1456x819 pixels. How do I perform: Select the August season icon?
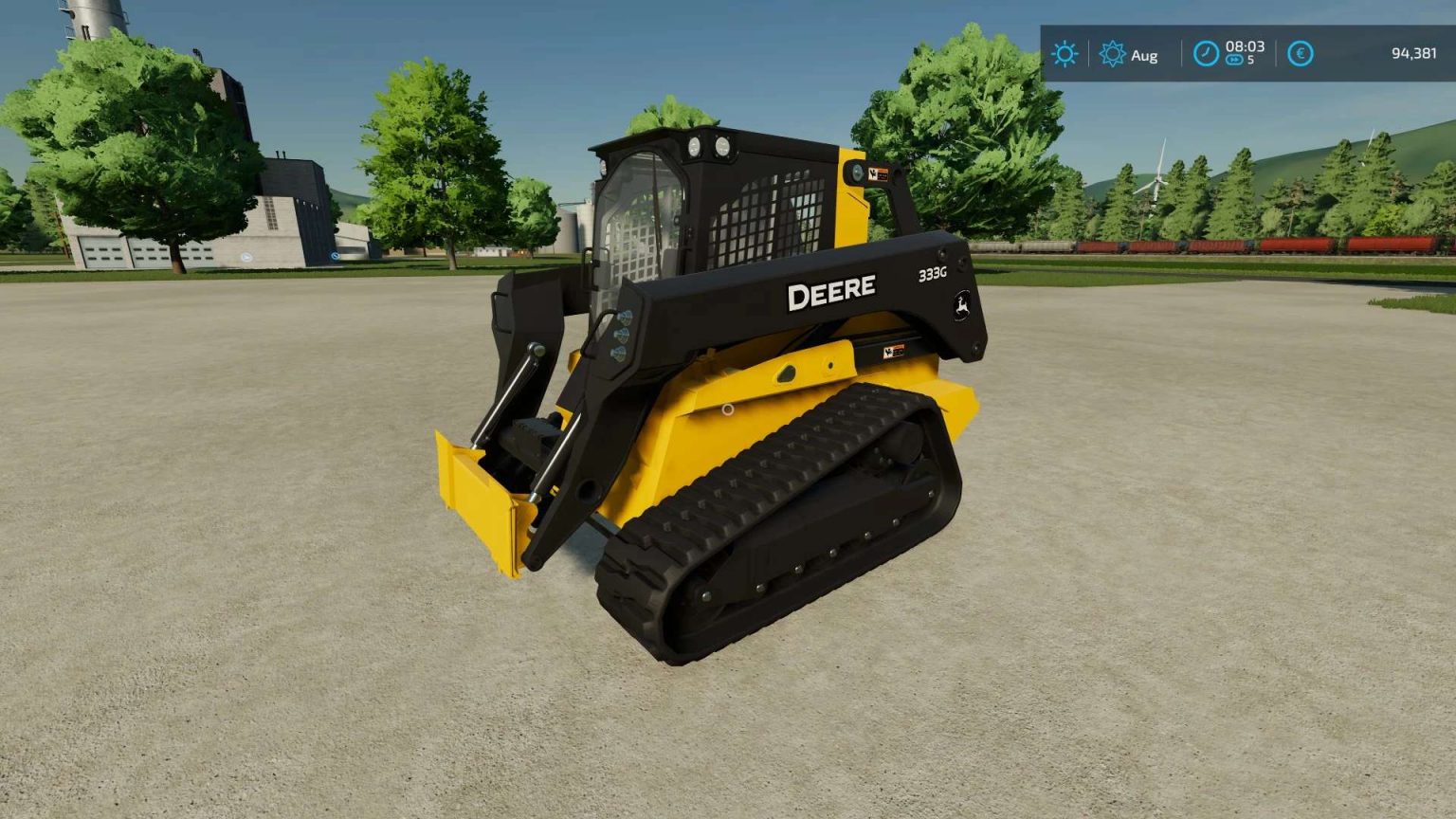(1114, 55)
